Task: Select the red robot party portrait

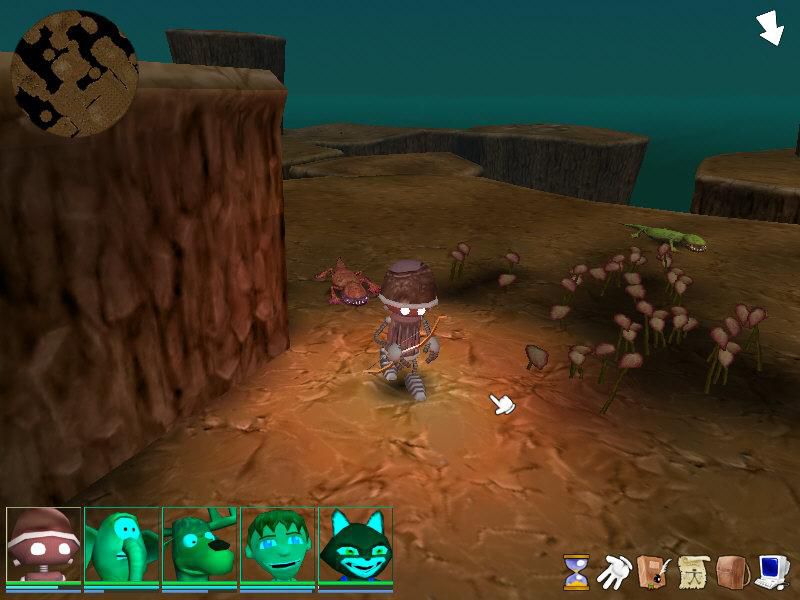Action: 43,546
